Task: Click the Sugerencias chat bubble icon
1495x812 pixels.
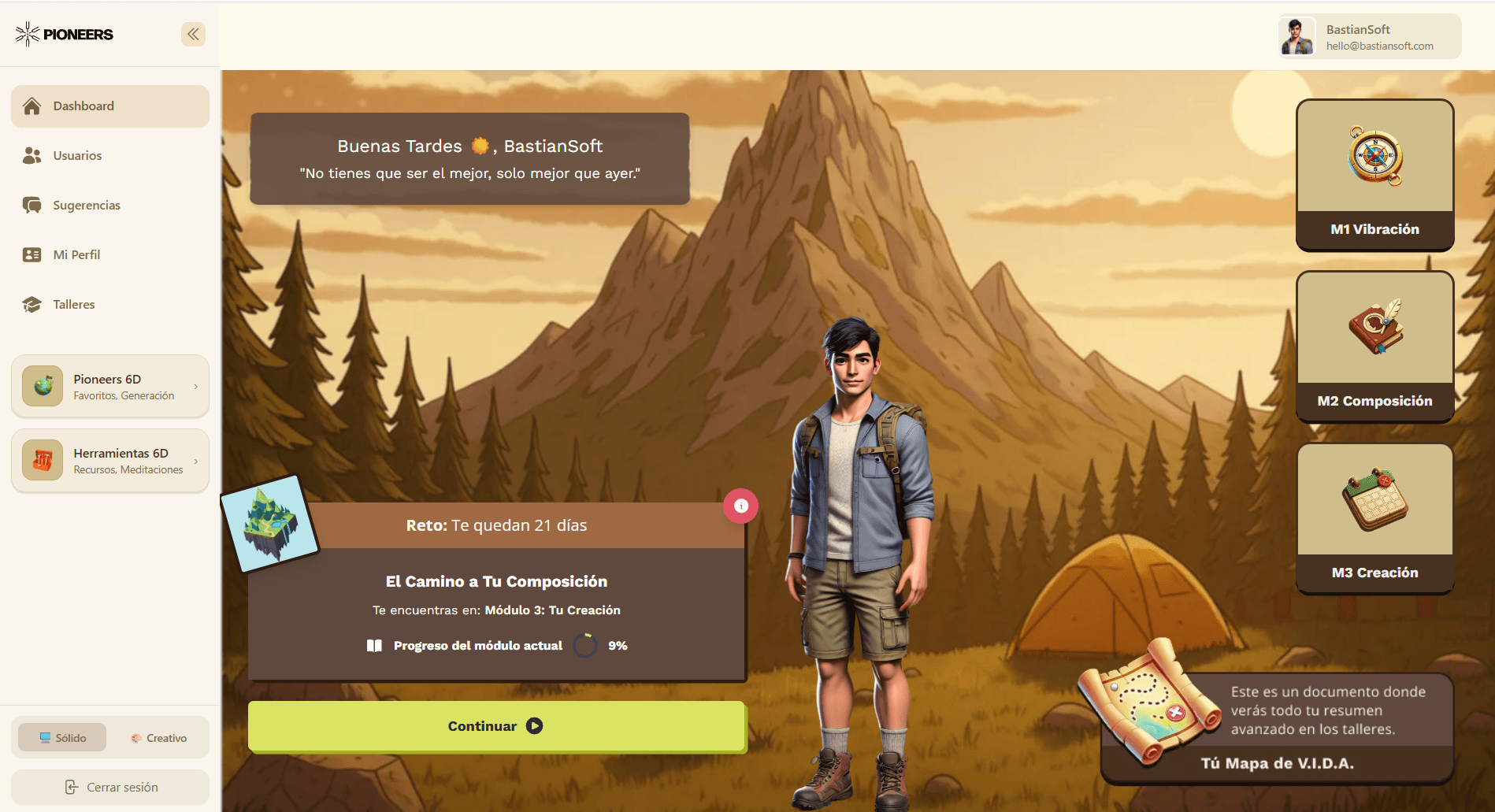Action: pyautogui.click(x=32, y=205)
